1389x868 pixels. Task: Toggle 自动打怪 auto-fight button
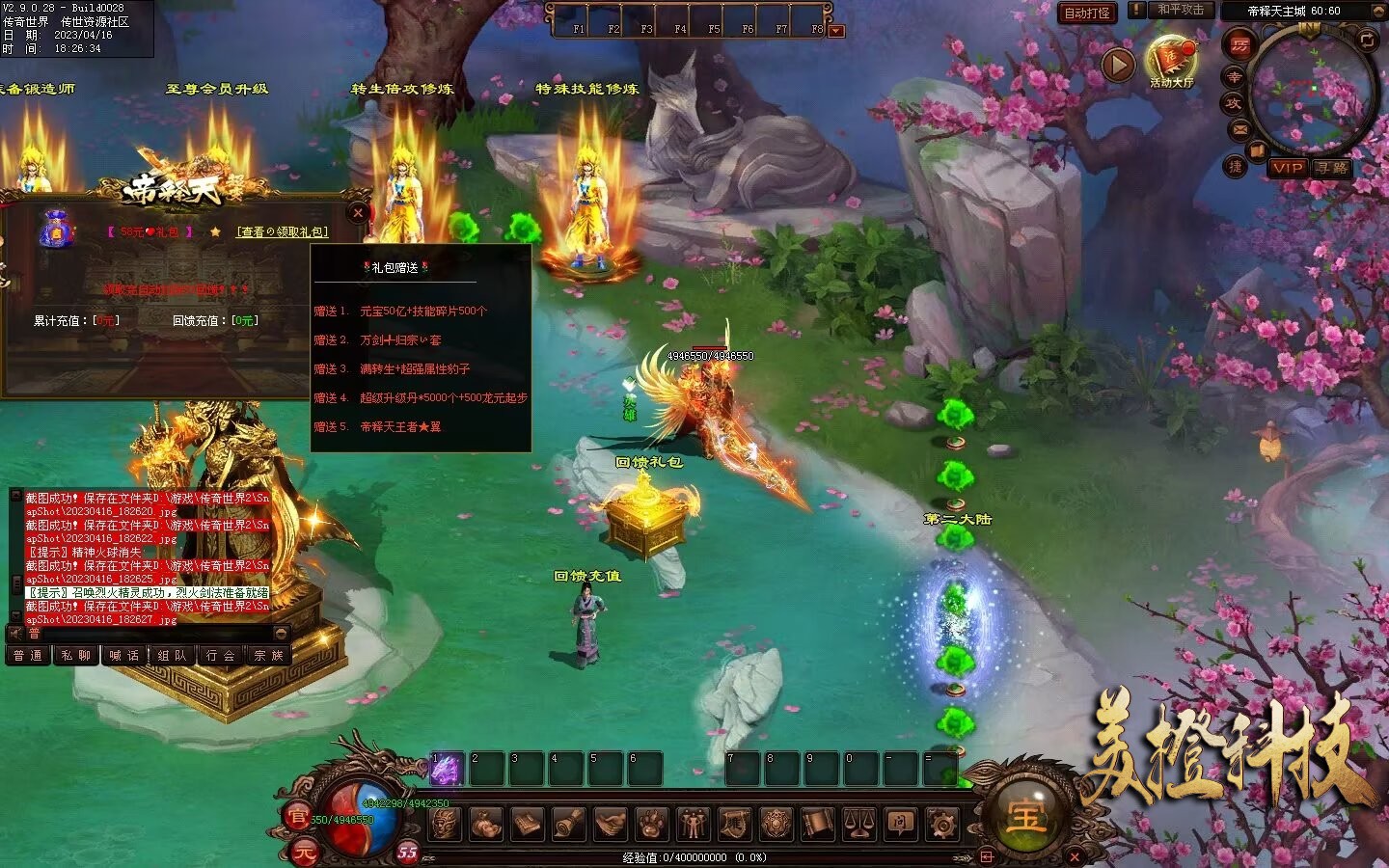(1087, 13)
